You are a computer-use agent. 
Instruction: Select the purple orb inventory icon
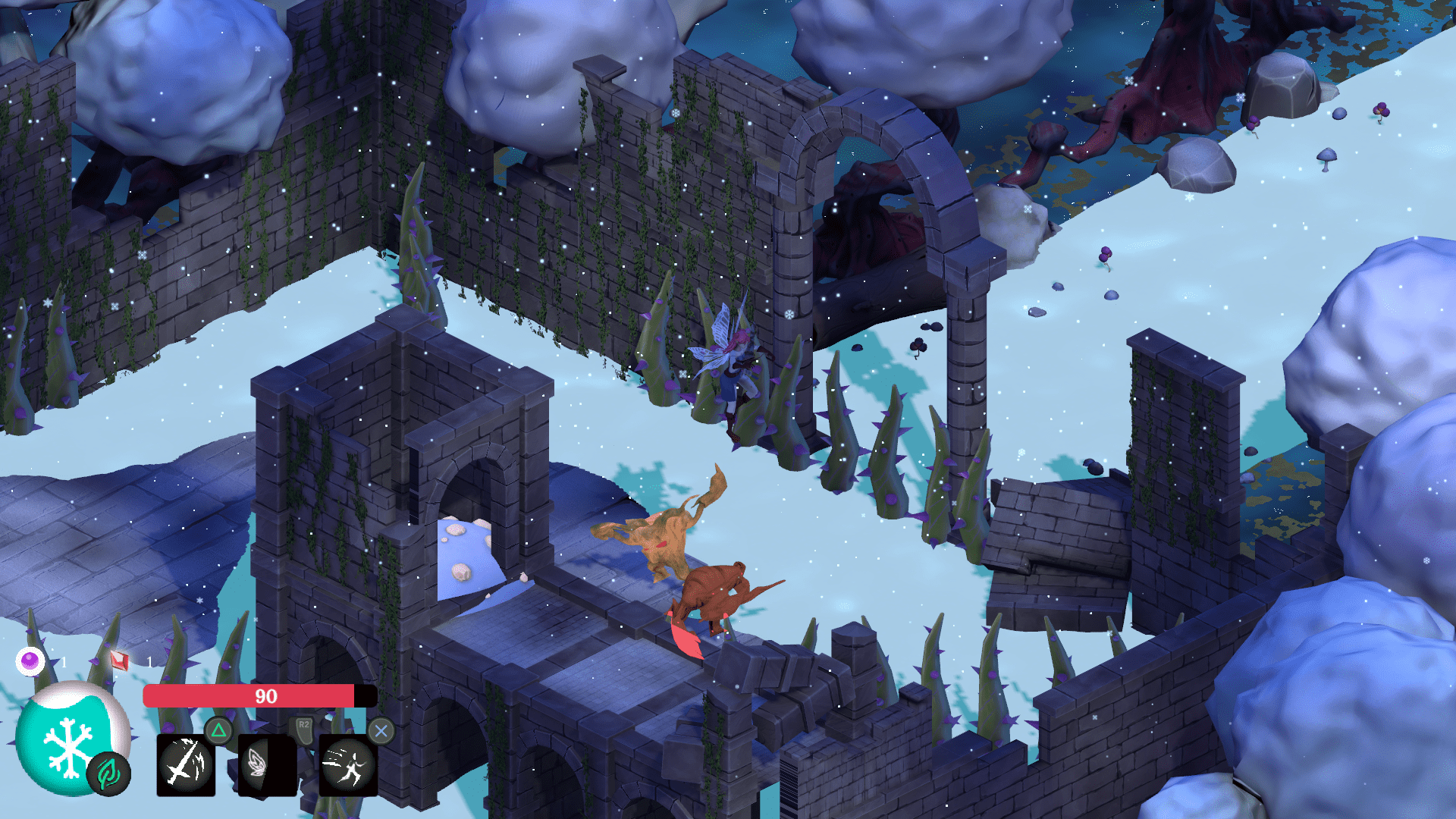pos(29,660)
